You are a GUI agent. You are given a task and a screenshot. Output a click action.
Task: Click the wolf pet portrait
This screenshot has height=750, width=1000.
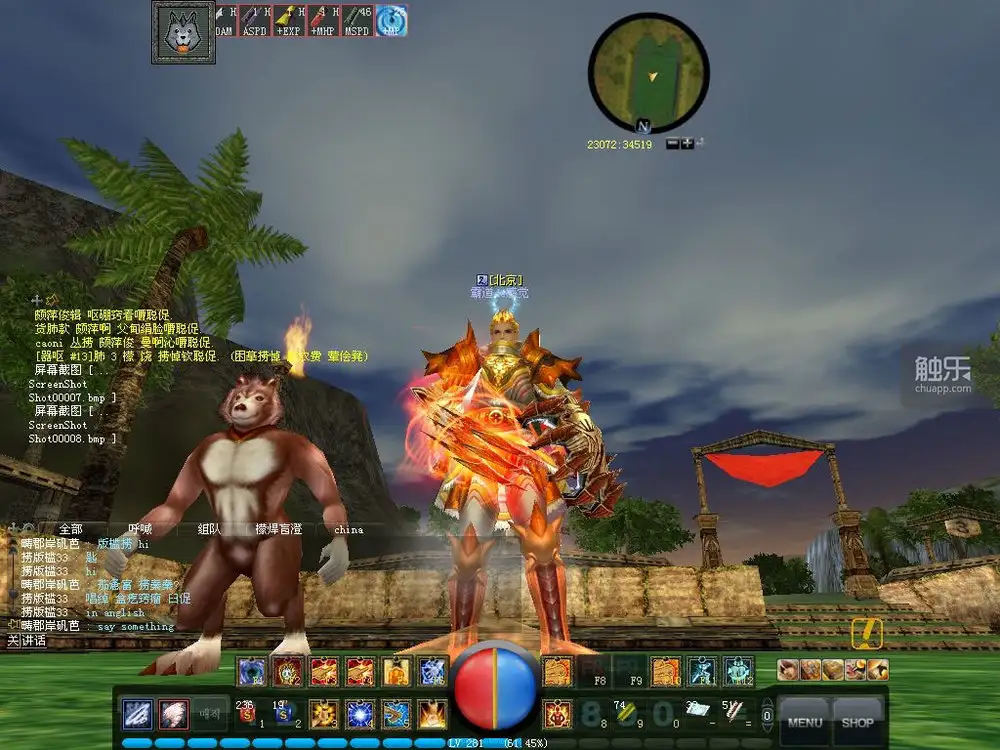(183, 32)
